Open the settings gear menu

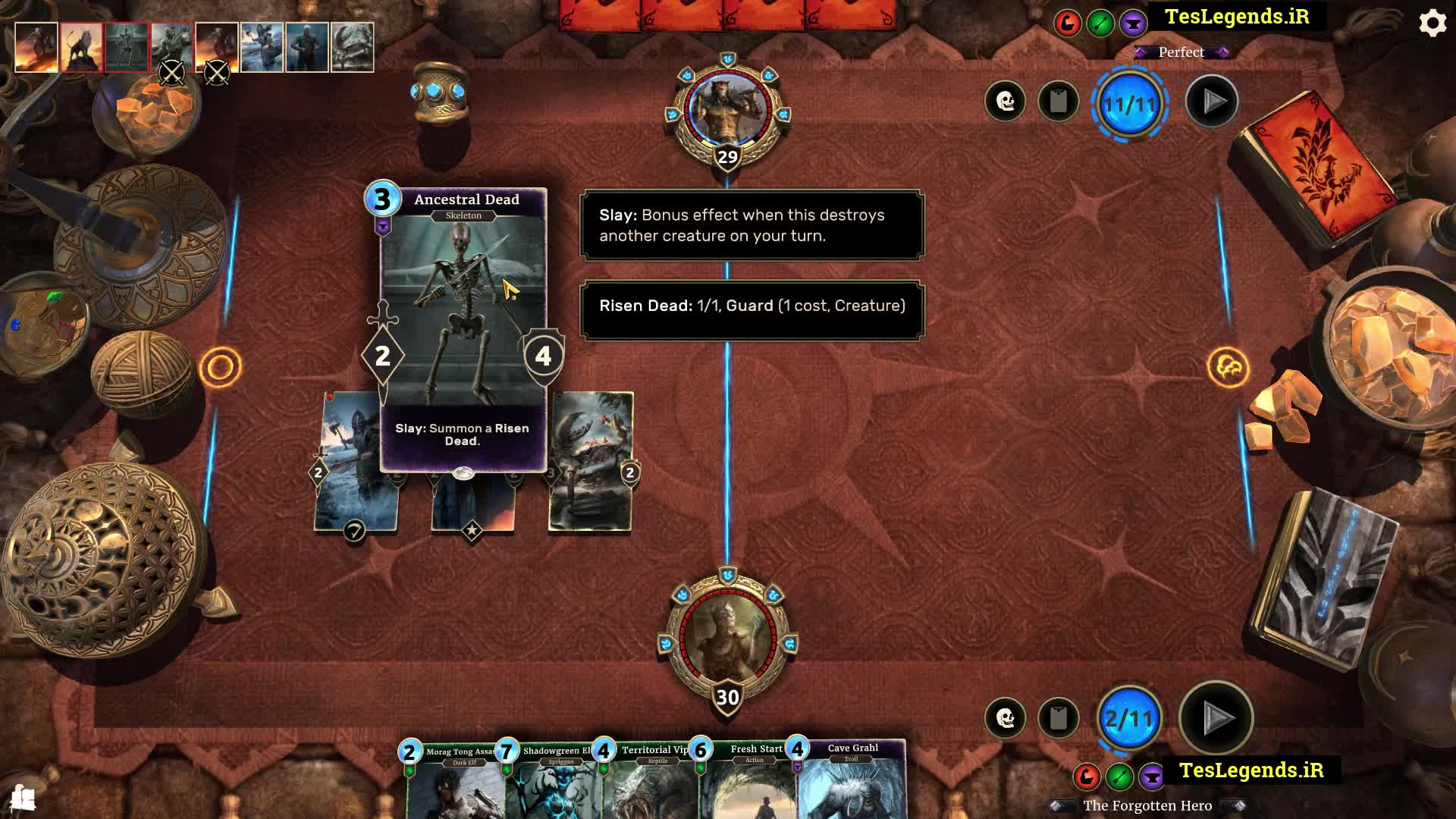1432,24
